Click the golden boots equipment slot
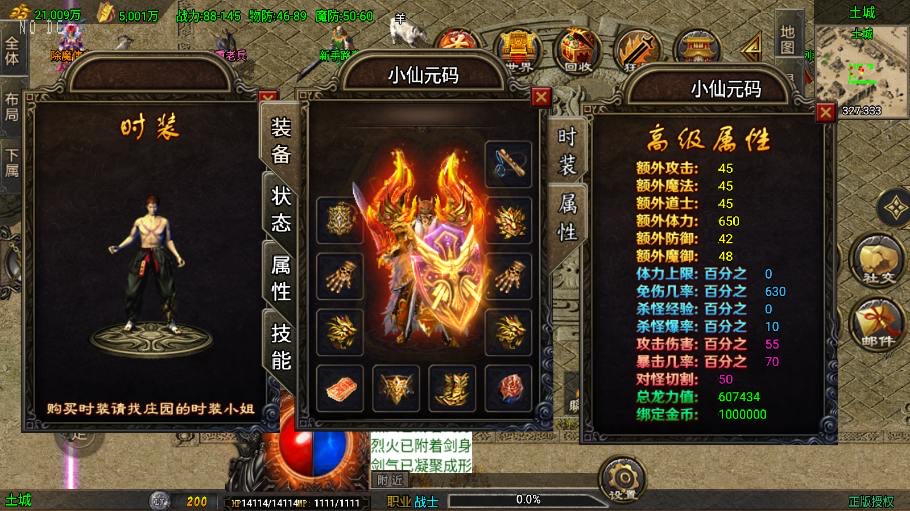Image resolution: width=910 pixels, height=511 pixels. click(453, 388)
